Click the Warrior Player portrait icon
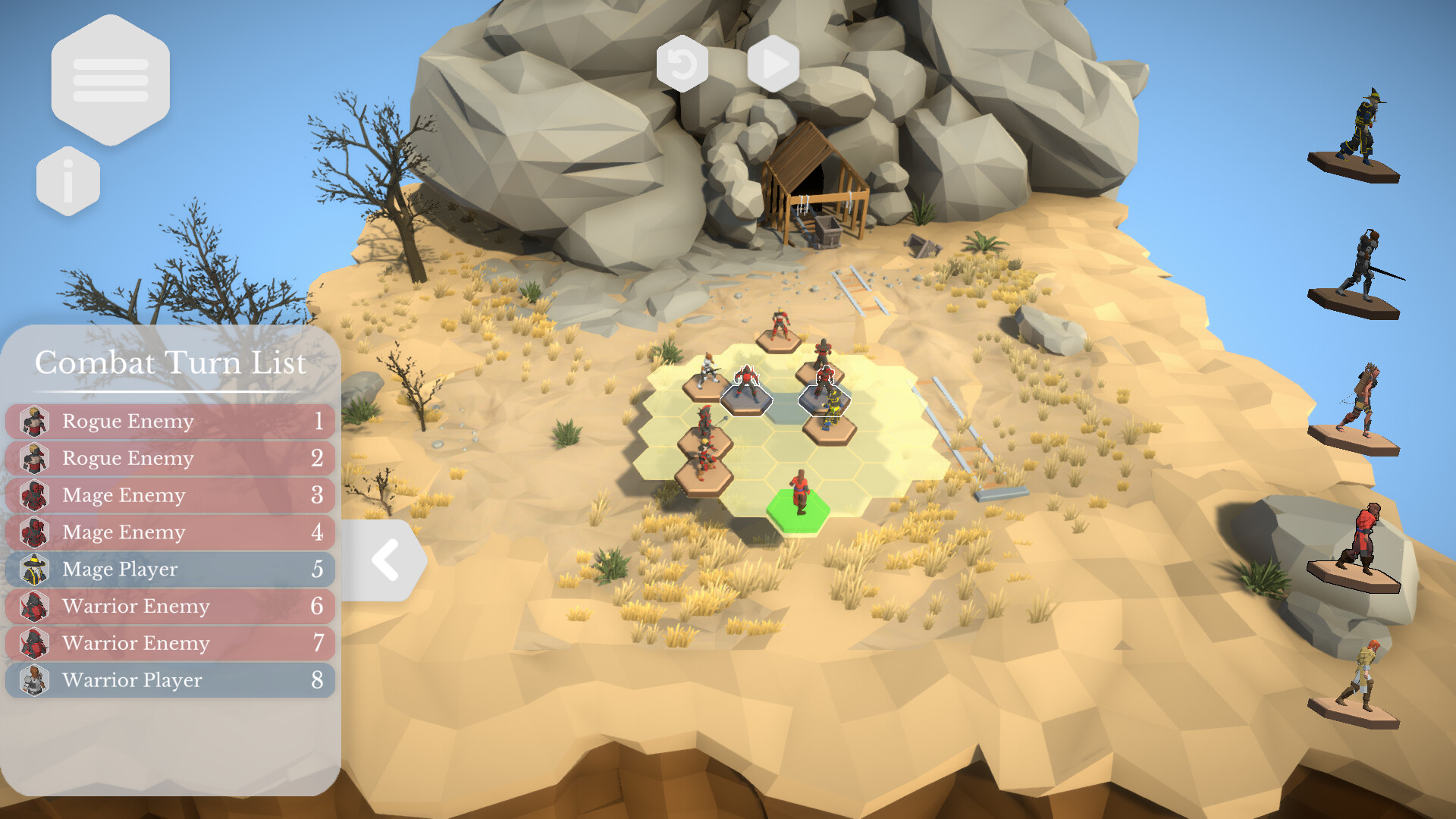1456x819 pixels. pos(34,680)
